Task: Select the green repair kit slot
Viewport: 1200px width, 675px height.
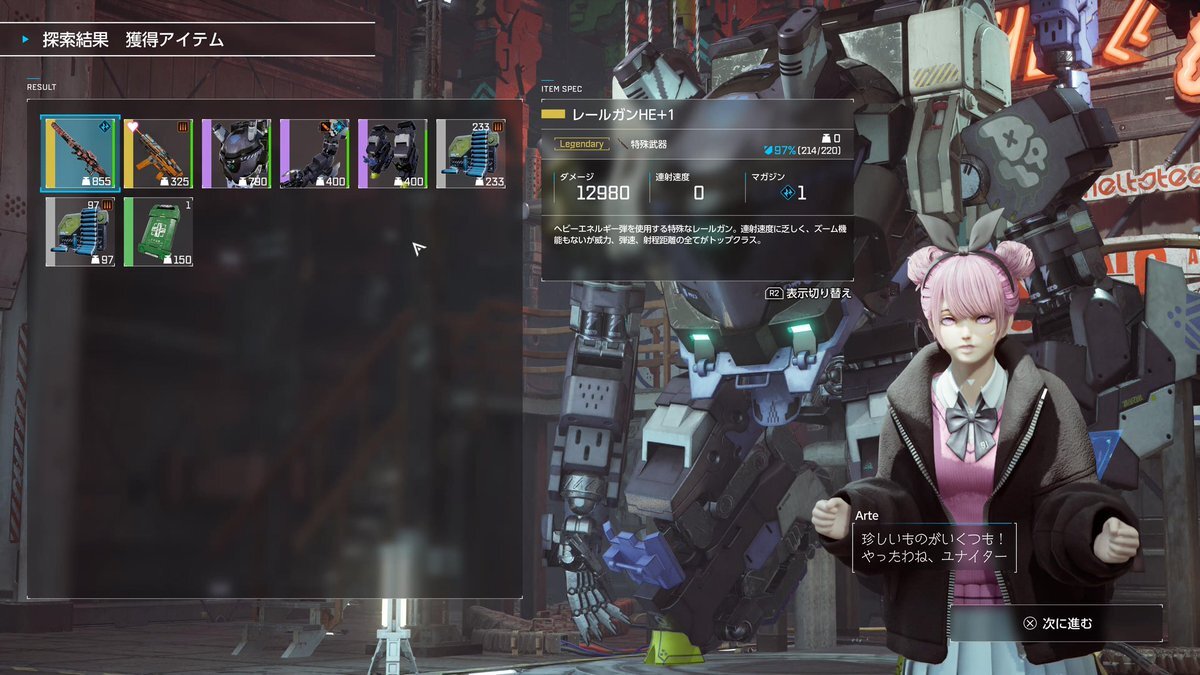Action: pyautogui.click(x=158, y=231)
